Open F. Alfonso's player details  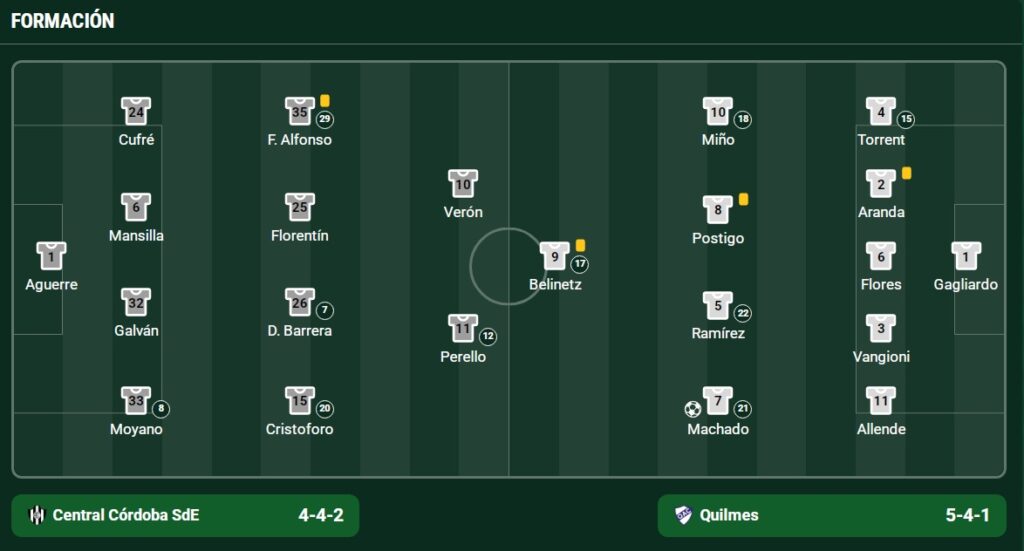point(300,112)
